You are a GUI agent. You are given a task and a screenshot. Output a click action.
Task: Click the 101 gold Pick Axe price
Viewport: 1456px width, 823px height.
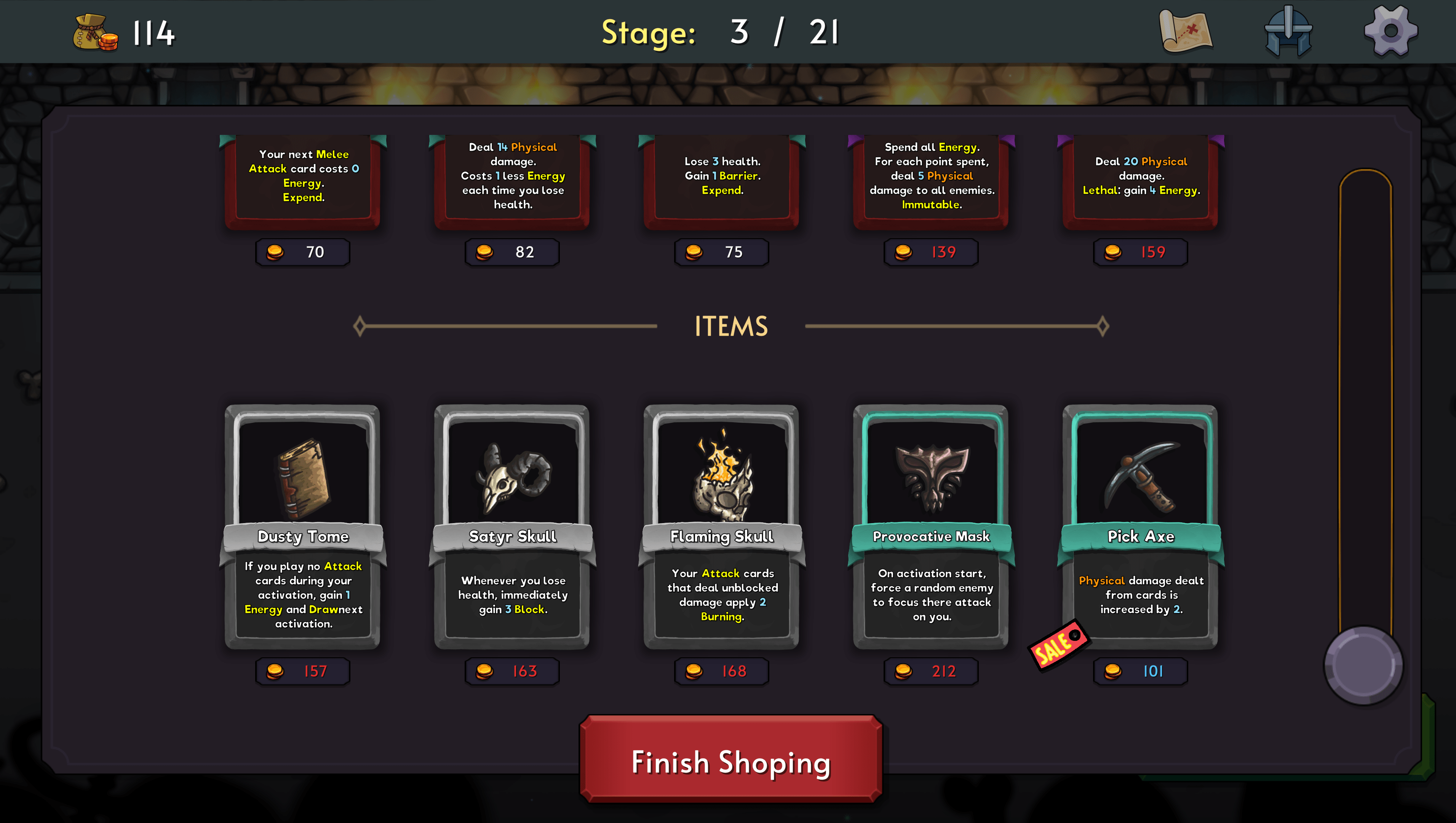coord(1141,671)
